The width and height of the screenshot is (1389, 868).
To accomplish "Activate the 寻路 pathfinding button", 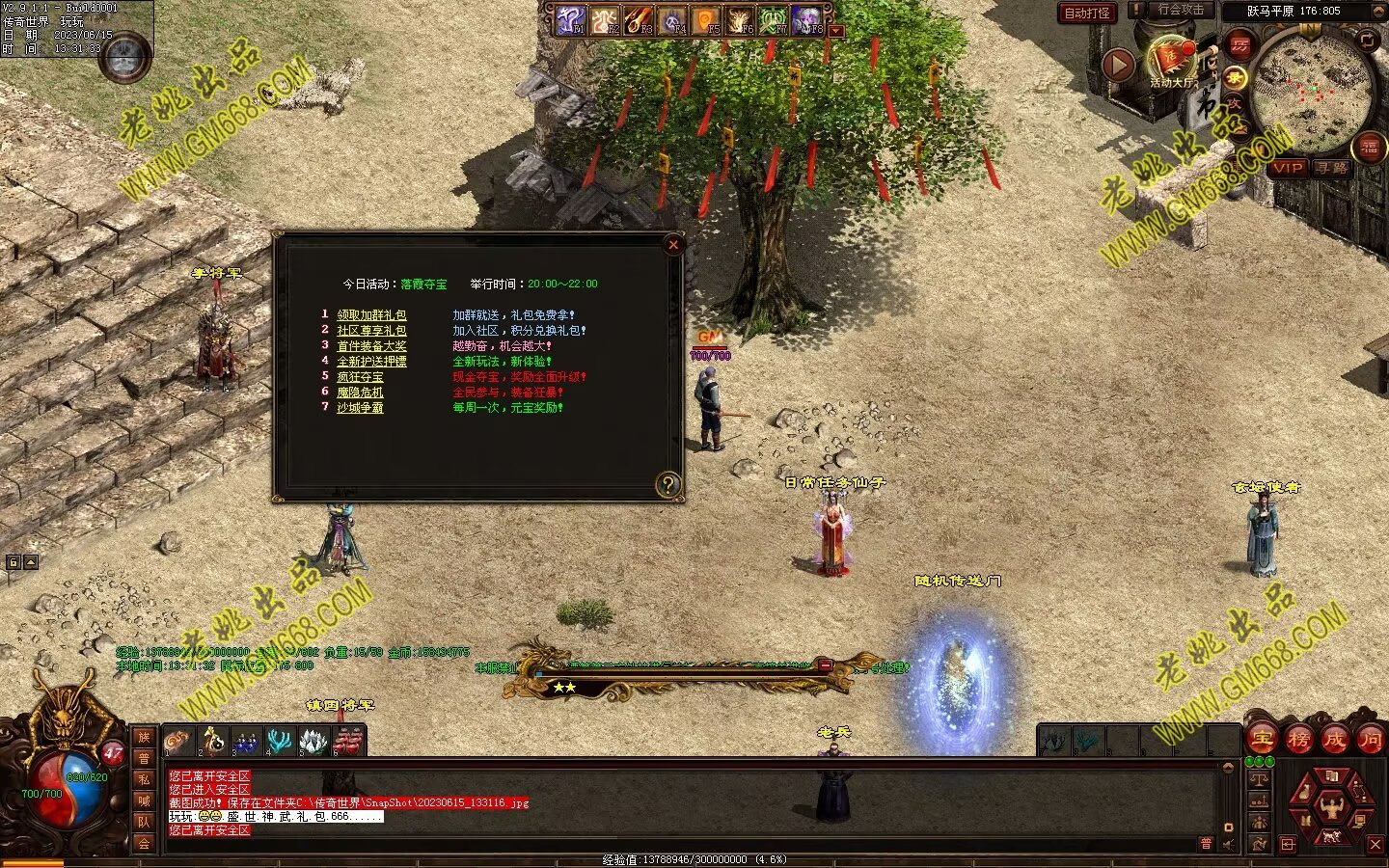I will pos(1331,168).
